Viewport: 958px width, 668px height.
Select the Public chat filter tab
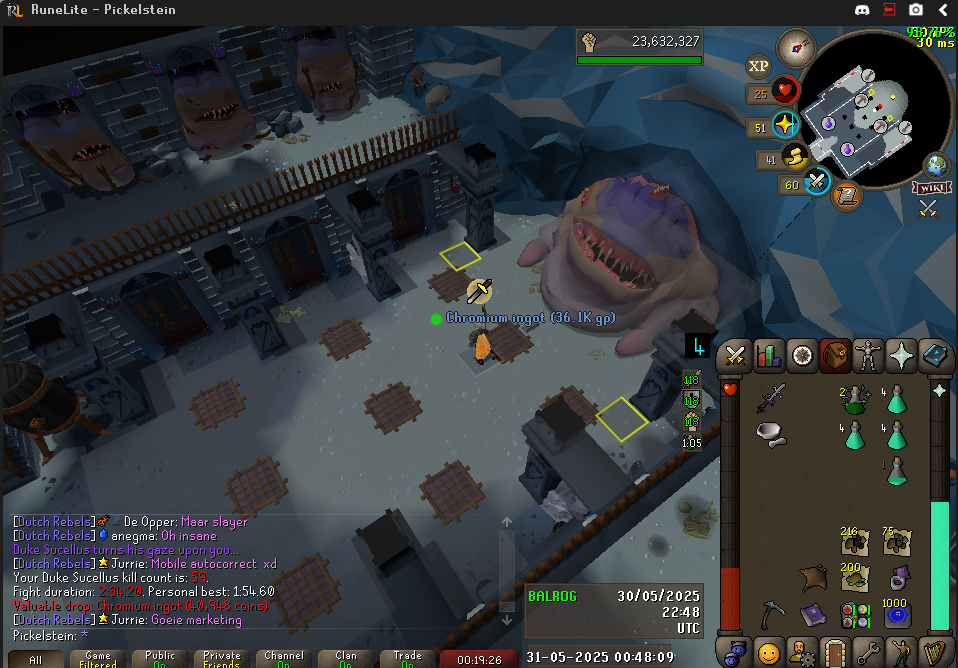[160, 659]
